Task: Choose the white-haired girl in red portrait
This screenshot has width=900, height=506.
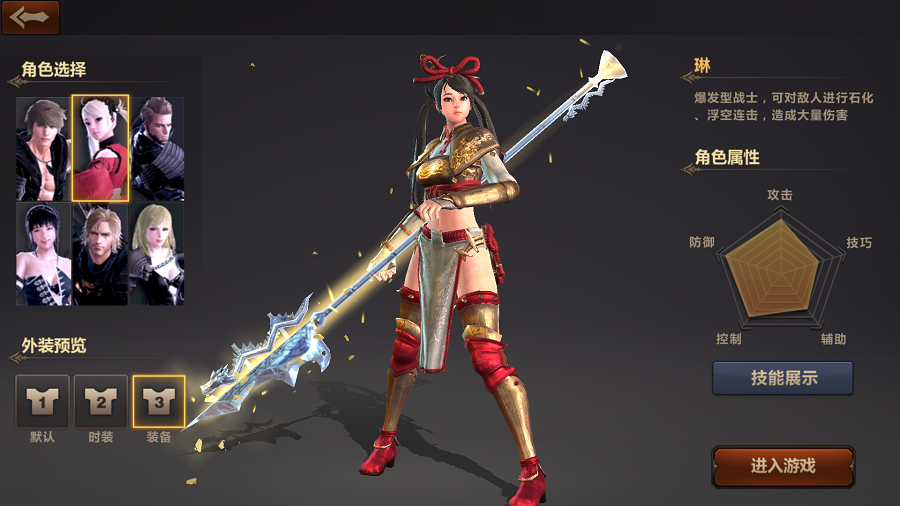Action: pos(100,148)
